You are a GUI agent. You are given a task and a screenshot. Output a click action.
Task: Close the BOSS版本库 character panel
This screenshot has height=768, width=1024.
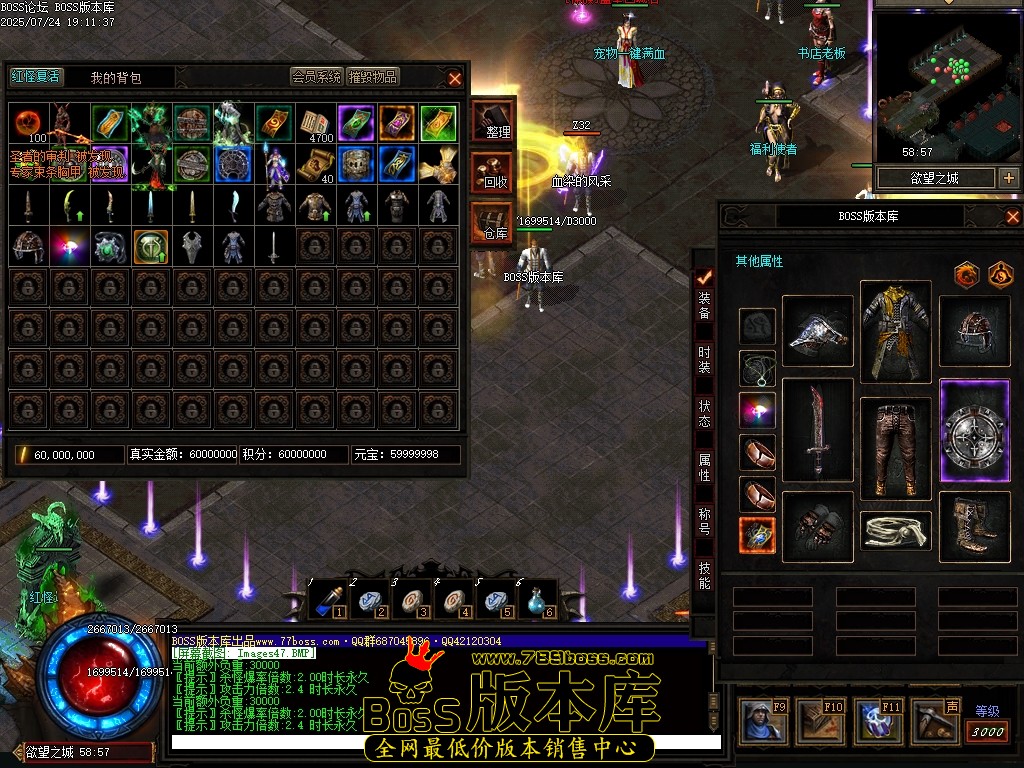click(1012, 217)
